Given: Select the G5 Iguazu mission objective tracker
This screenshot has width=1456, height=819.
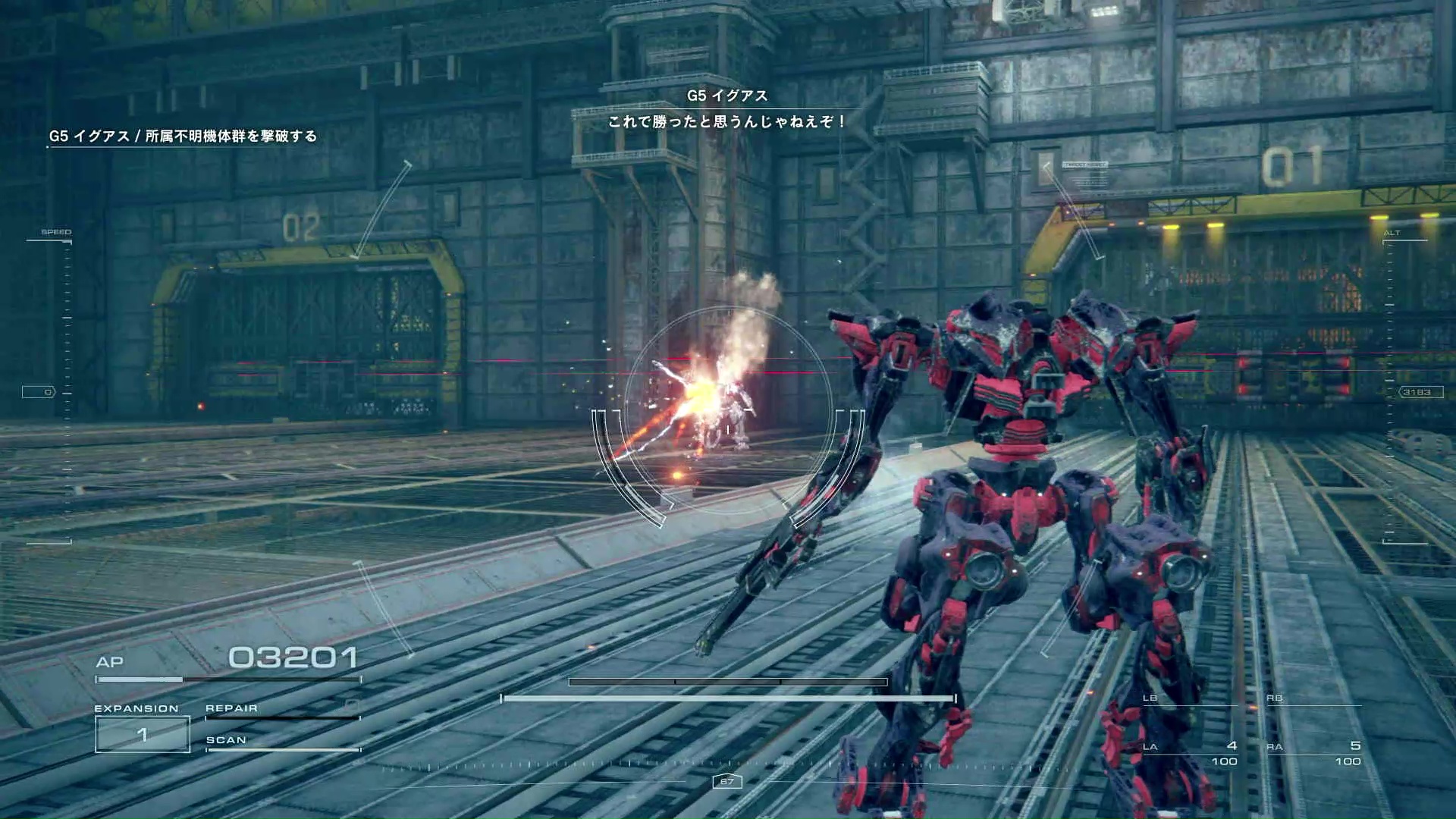Looking at the screenshot, I should pos(183,136).
